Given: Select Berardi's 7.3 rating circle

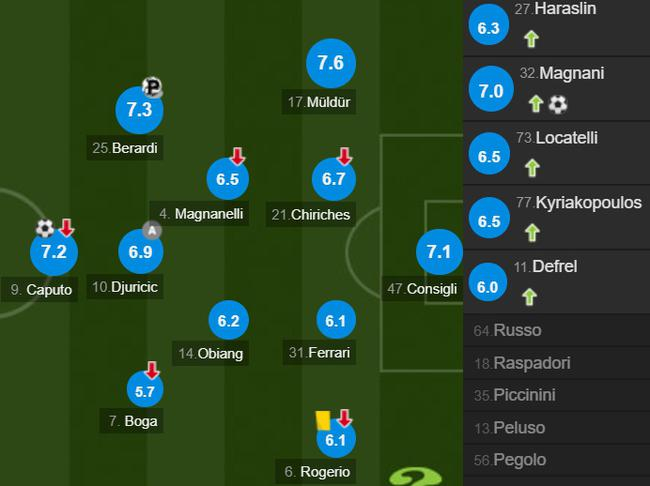Looking at the screenshot, I should 140,110.
